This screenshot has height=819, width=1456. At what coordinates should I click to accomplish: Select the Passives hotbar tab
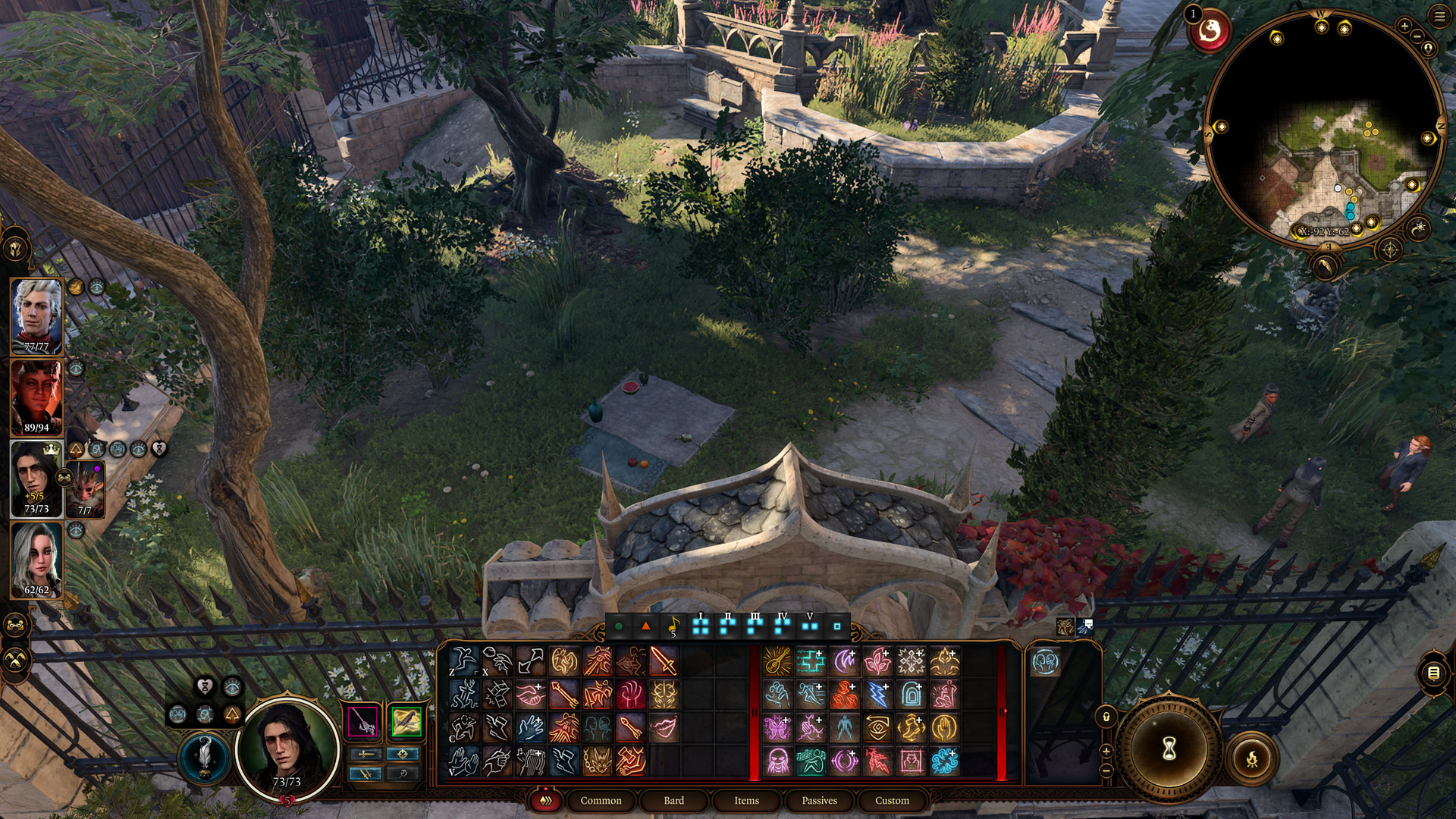click(819, 801)
